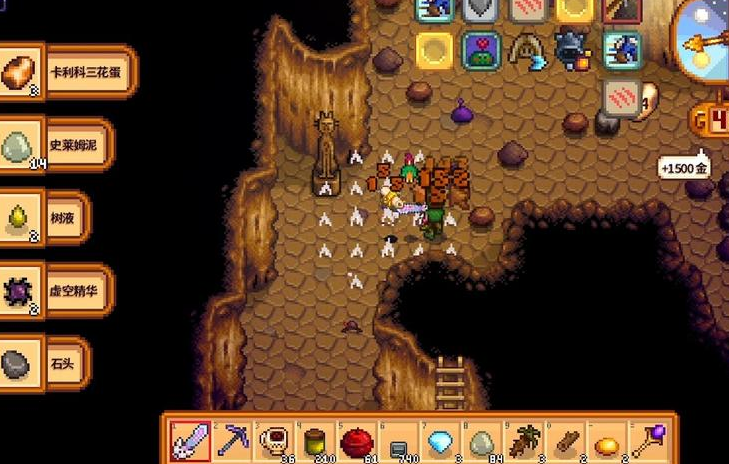Click the horseshoe magnet buff icon
The height and width of the screenshot is (464, 729).
527,50
